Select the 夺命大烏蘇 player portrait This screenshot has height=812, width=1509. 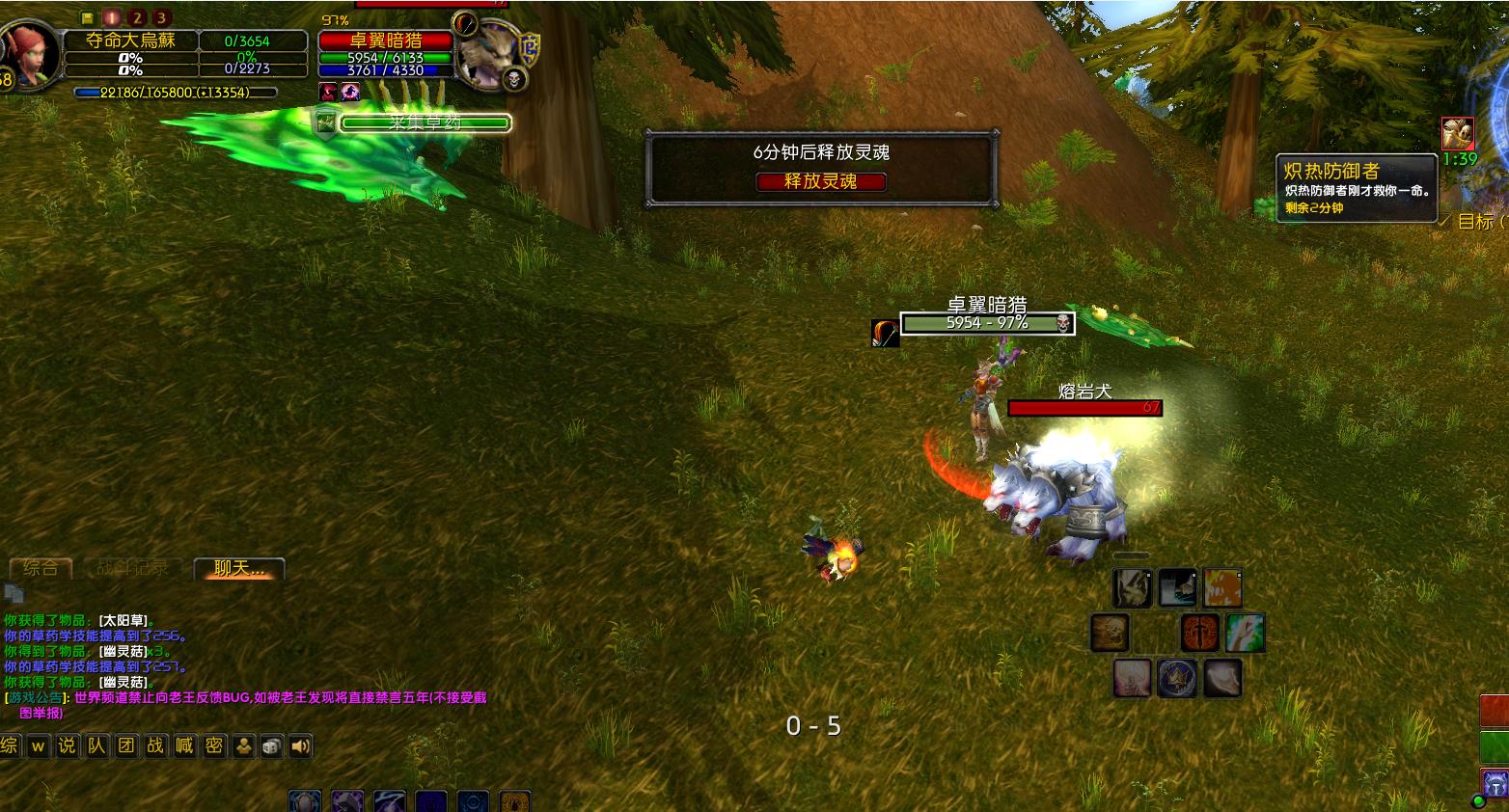pos(27,54)
